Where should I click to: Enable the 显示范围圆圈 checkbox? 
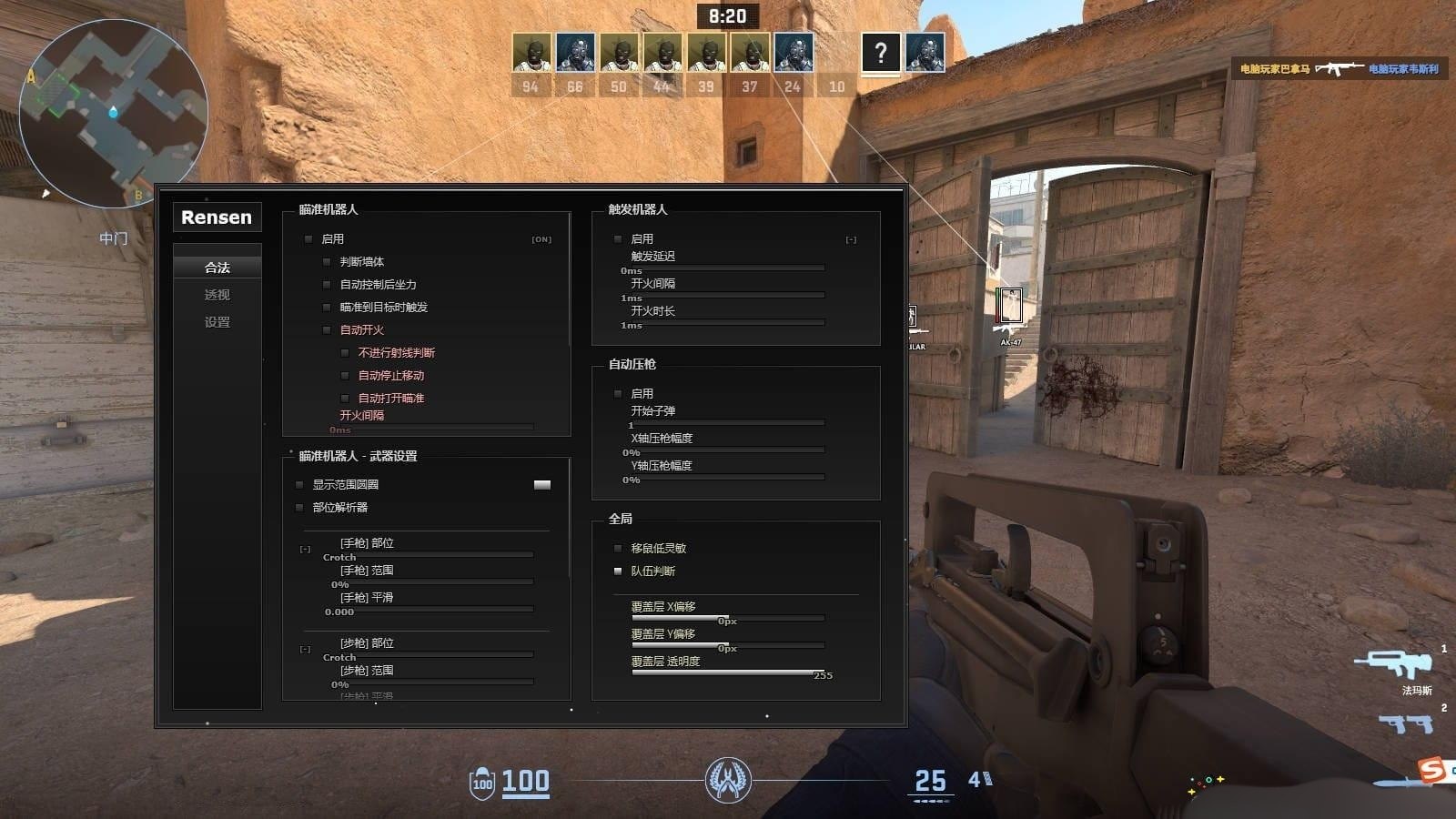click(x=299, y=485)
